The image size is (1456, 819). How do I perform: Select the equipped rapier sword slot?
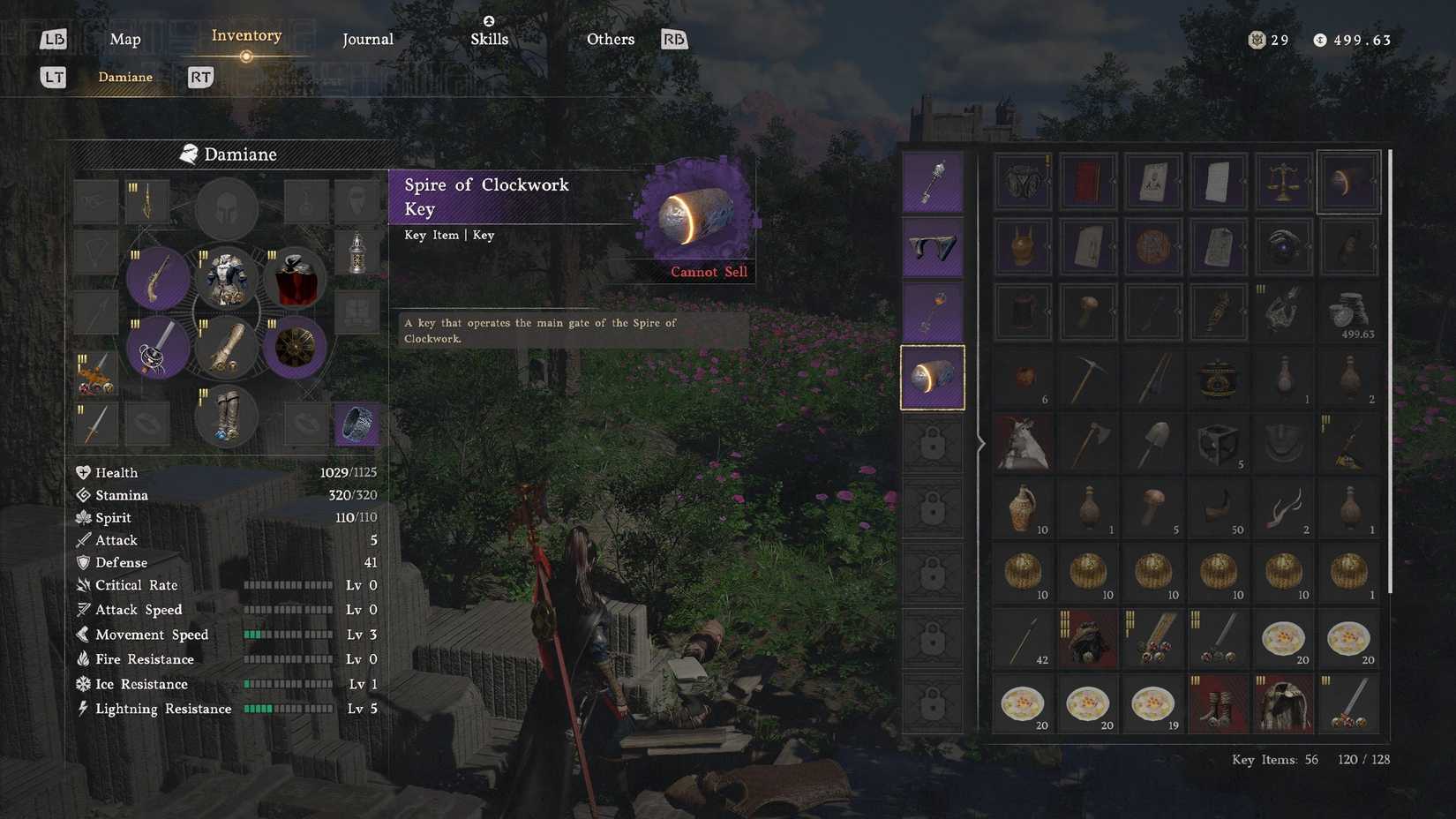(158, 349)
